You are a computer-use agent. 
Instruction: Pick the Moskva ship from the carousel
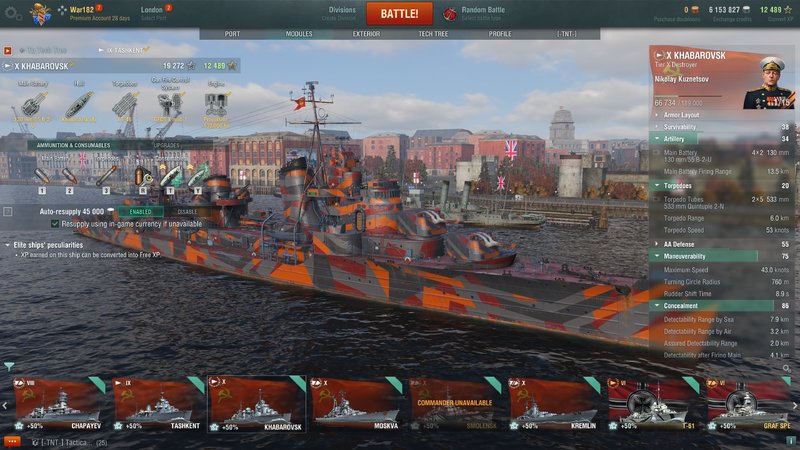(355, 402)
